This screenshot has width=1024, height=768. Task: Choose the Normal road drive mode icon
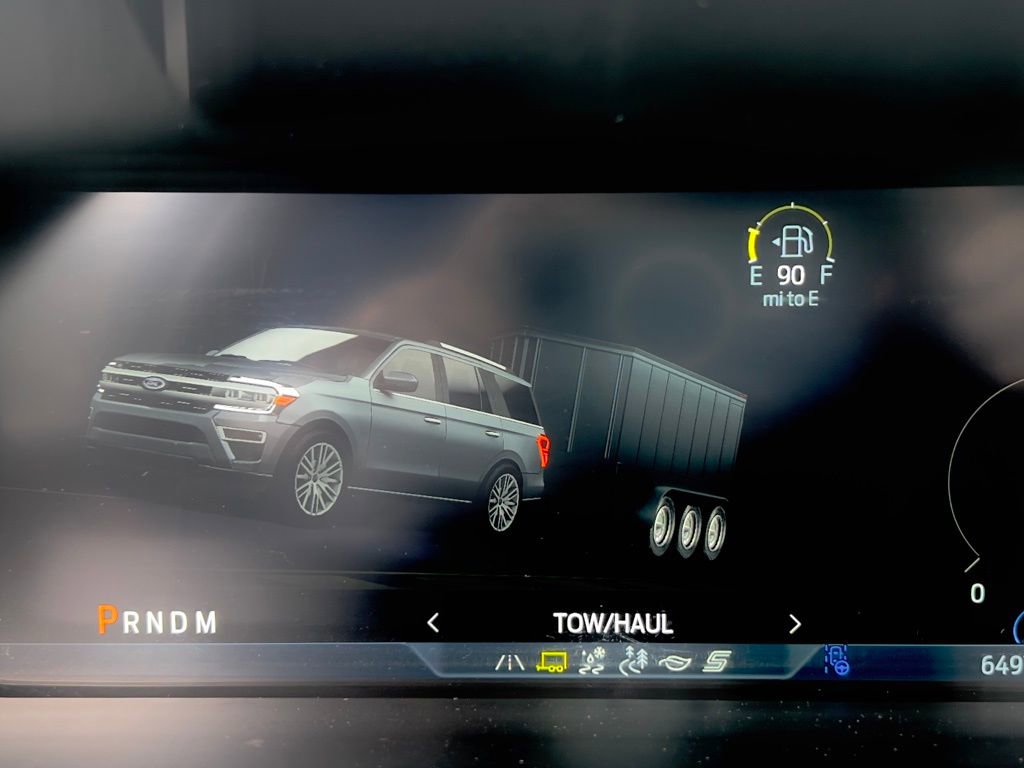point(510,661)
